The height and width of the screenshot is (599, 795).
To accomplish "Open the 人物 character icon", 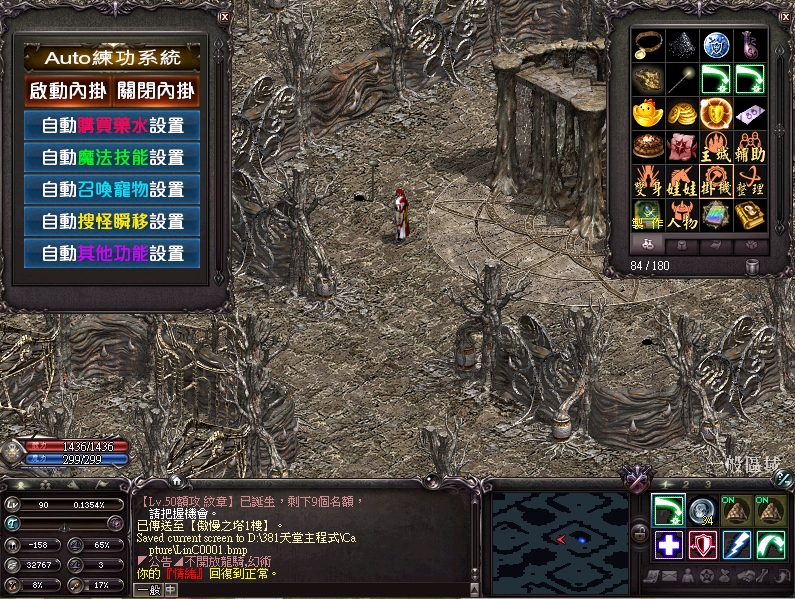I will pos(681,215).
